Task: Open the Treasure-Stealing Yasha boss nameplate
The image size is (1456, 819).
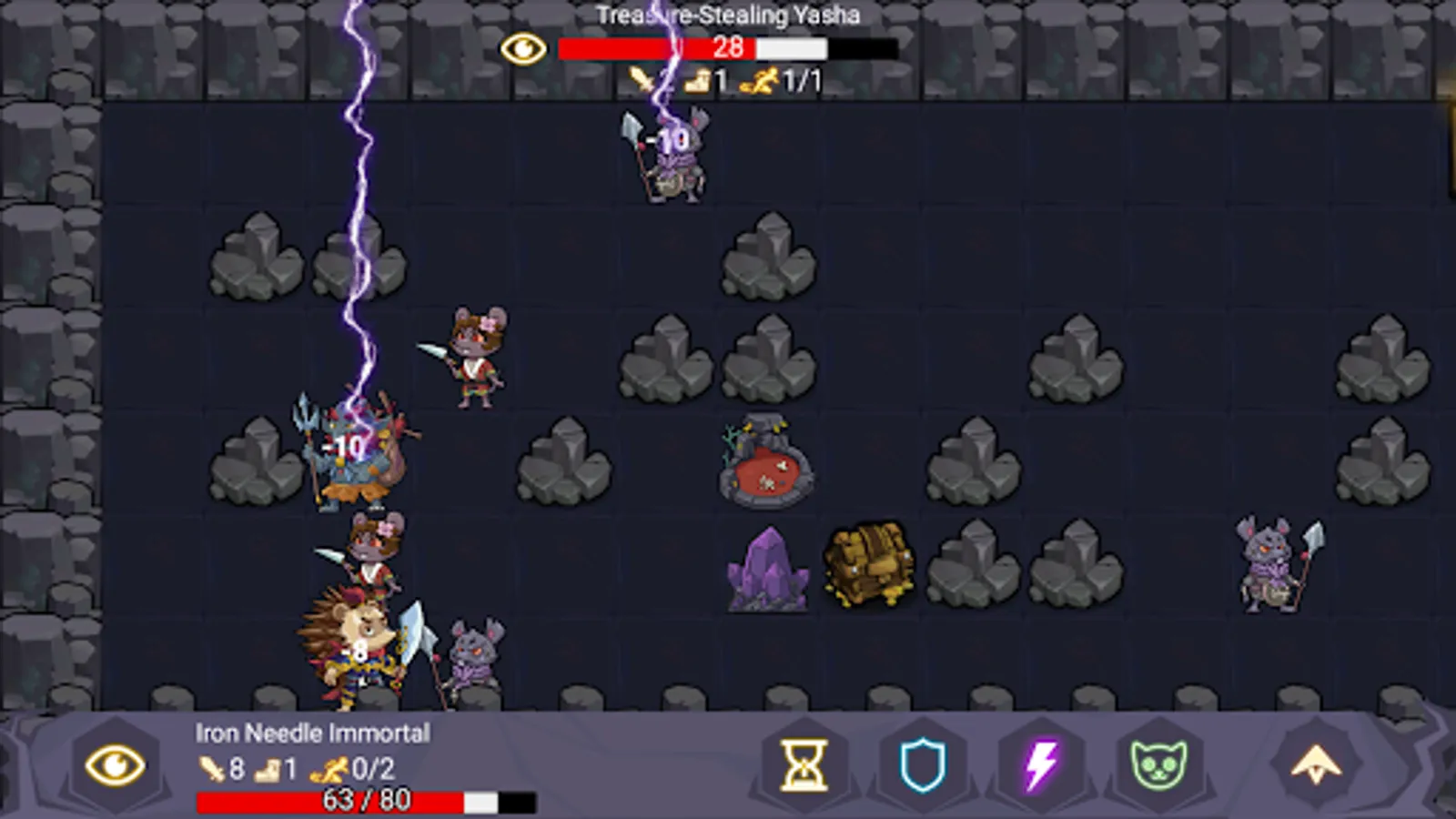Action: tap(726, 14)
